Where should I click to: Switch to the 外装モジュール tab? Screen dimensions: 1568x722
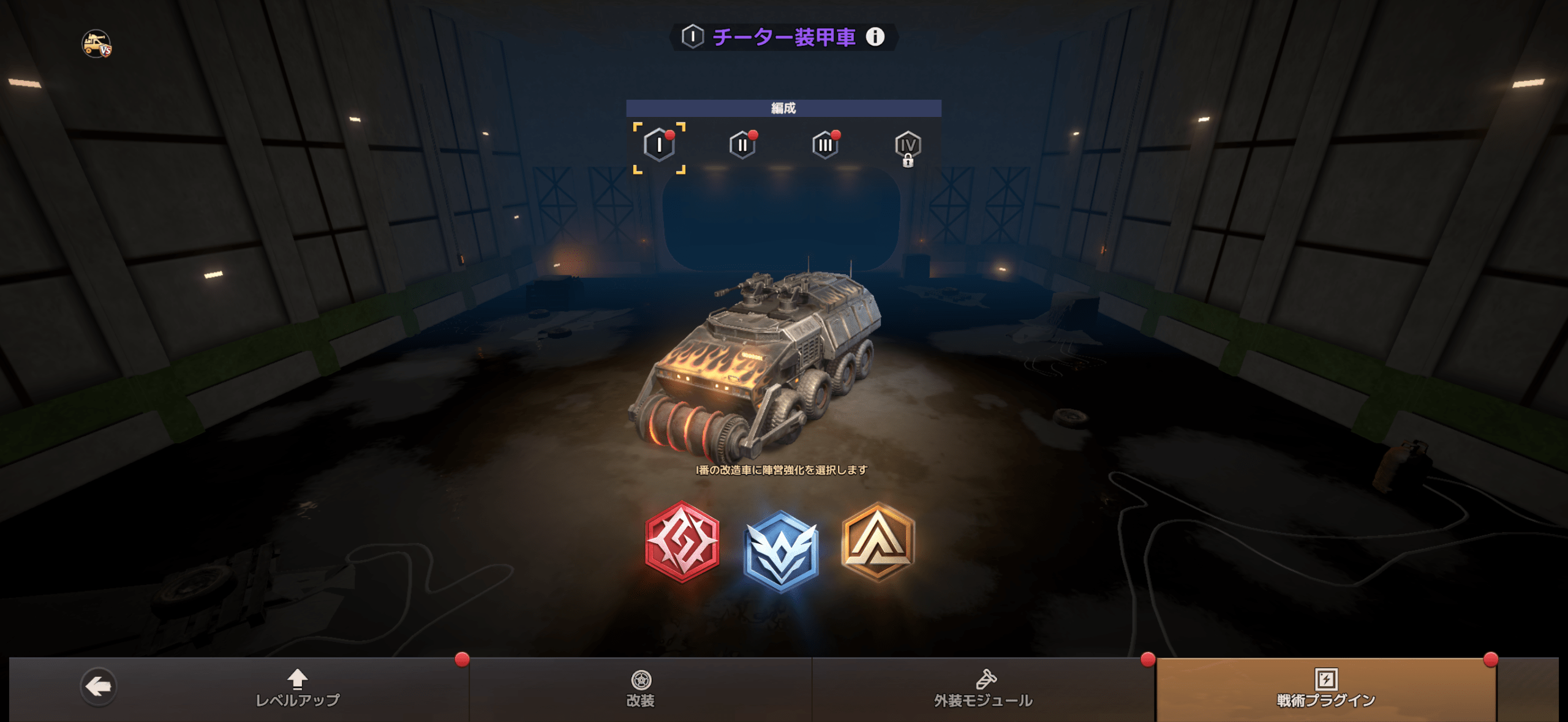(985, 689)
